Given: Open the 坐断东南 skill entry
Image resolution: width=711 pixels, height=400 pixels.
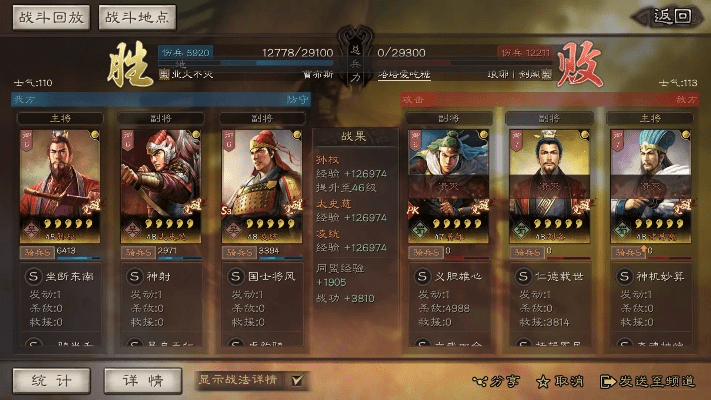Looking at the screenshot, I should pos(61,275).
